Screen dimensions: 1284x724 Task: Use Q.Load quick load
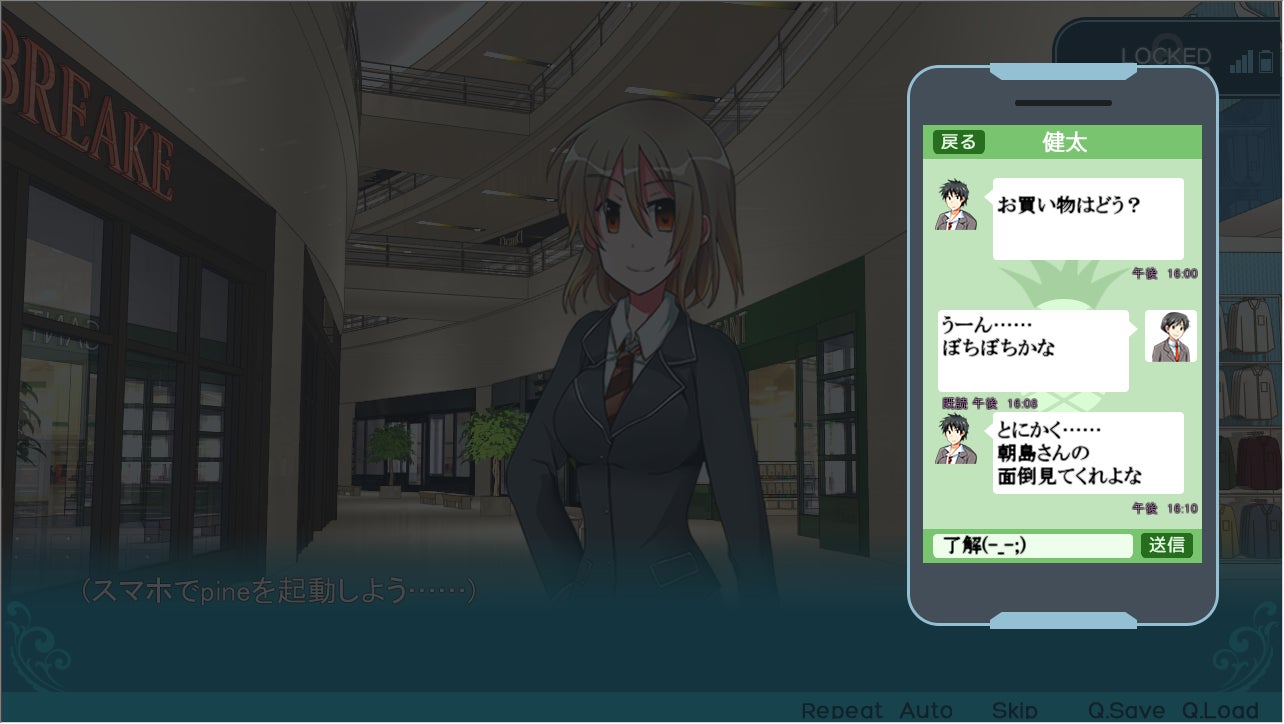(x=1219, y=711)
